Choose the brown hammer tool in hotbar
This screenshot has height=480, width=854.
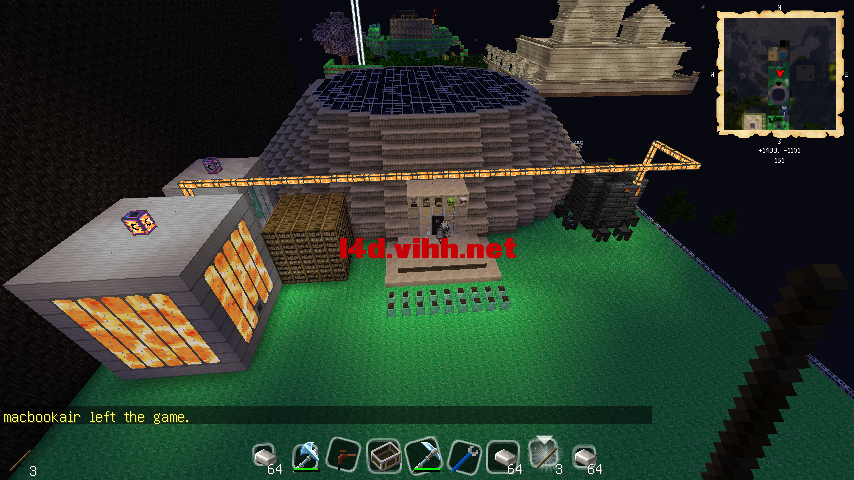[344, 456]
